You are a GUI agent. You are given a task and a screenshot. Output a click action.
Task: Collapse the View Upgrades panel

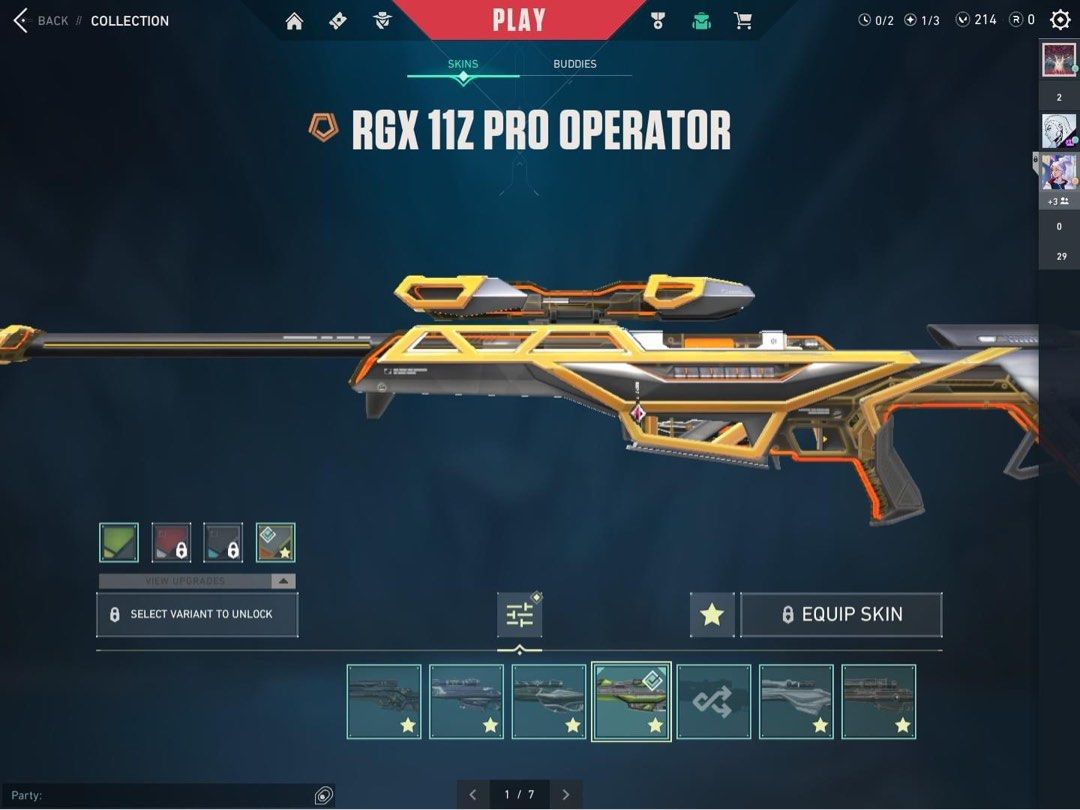pos(284,581)
